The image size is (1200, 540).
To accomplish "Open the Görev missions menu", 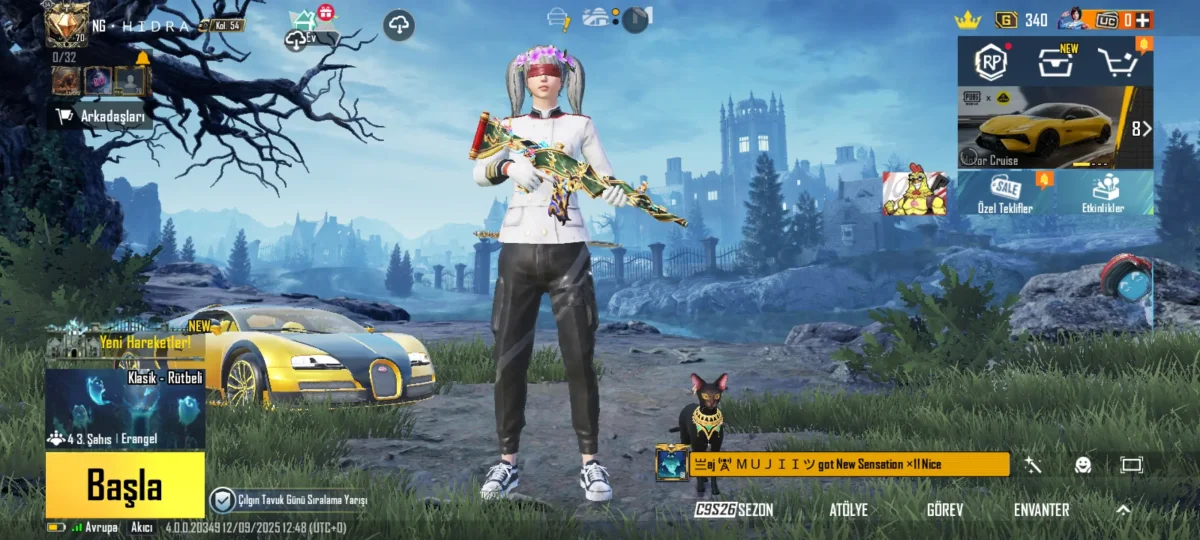I will click(x=945, y=510).
